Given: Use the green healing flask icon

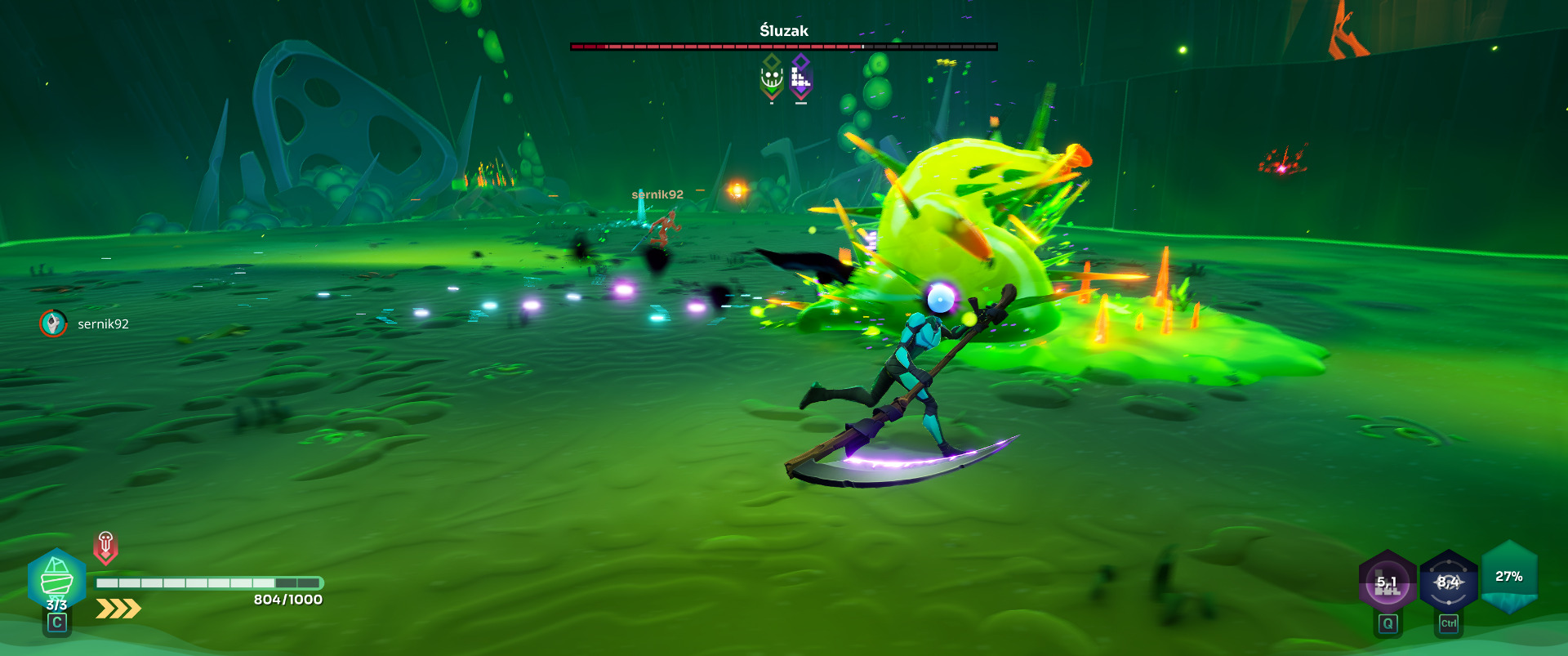Looking at the screenshot, I should pos(56,578).
